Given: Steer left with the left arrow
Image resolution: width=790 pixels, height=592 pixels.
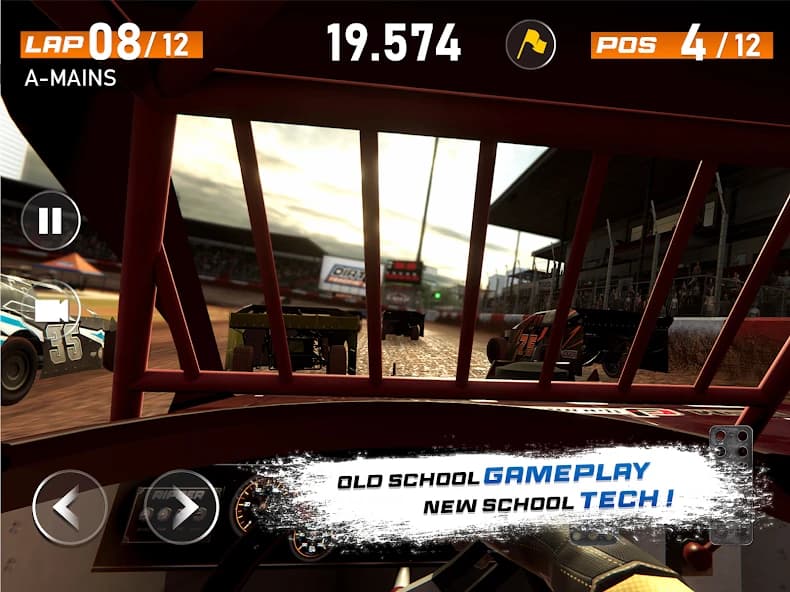Looking at the screenshot, I should (70, 508).
